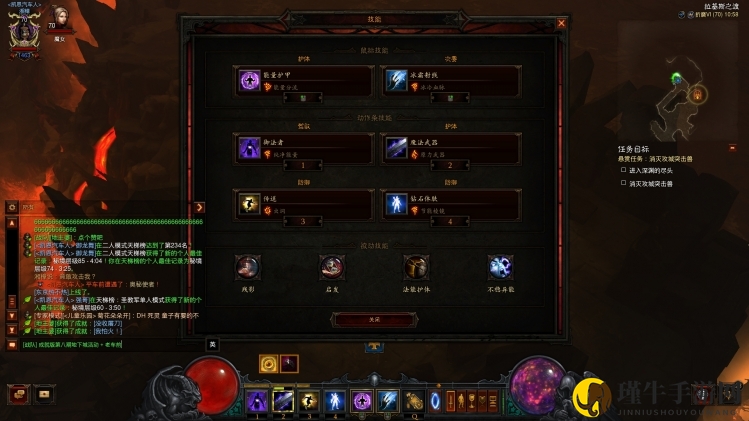
Task: Select the 不稳异能 passive skill
Action: pos(500,267)
